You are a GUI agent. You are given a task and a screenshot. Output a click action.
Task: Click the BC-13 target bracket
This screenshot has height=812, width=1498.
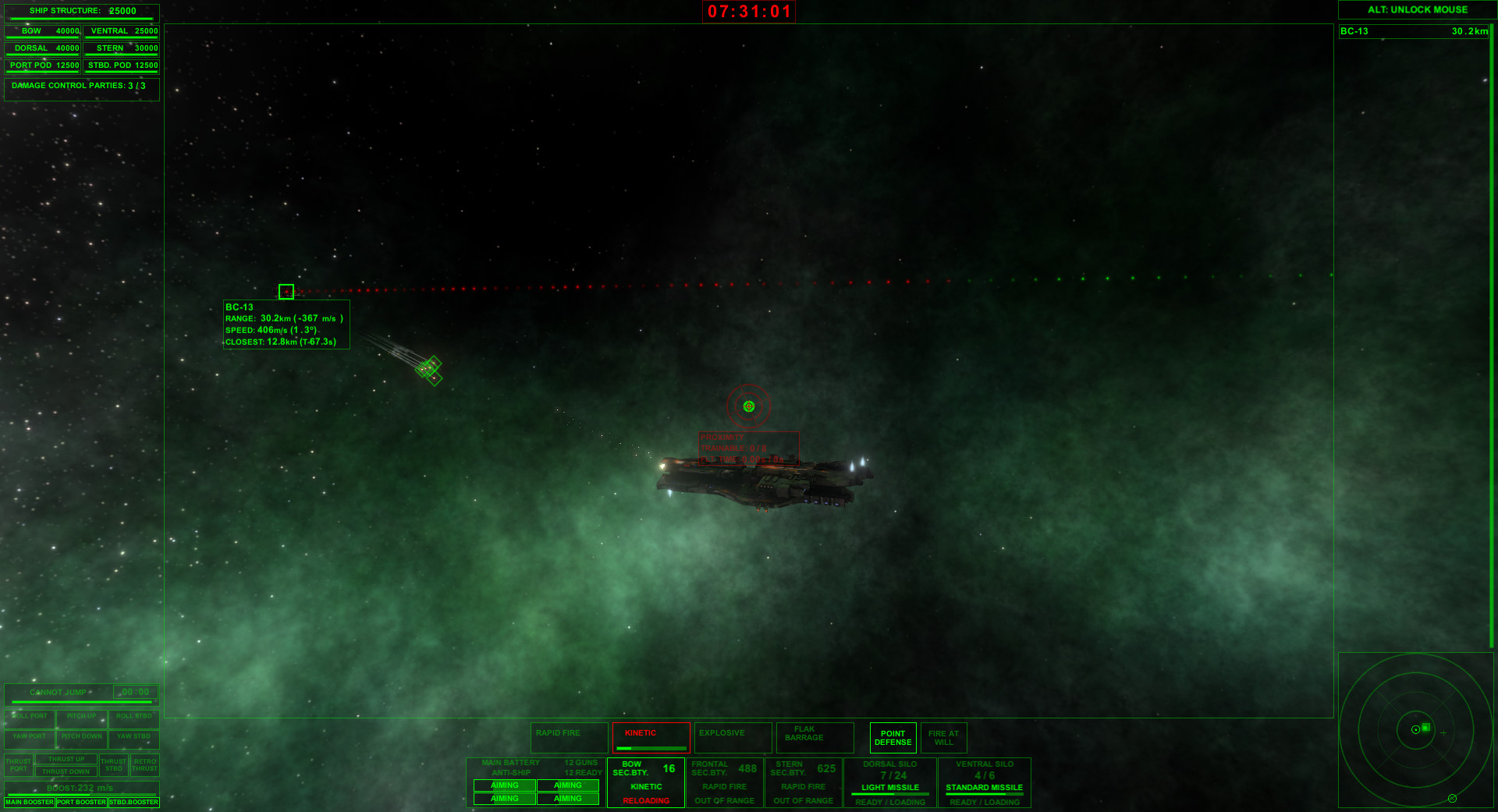[287, 291]
